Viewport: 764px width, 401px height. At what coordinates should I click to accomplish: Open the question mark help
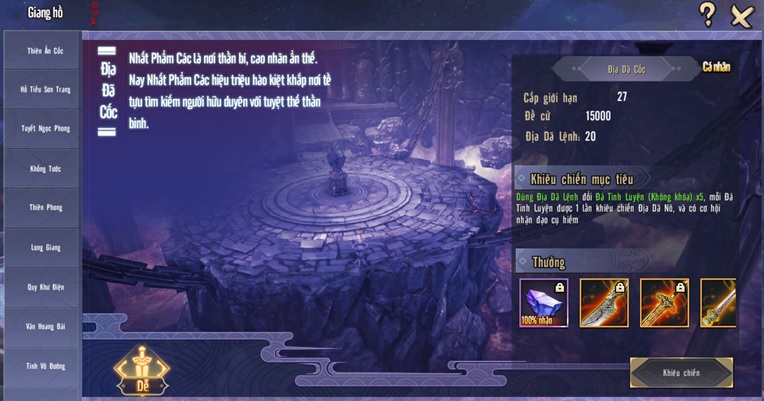tap(707, 14)
